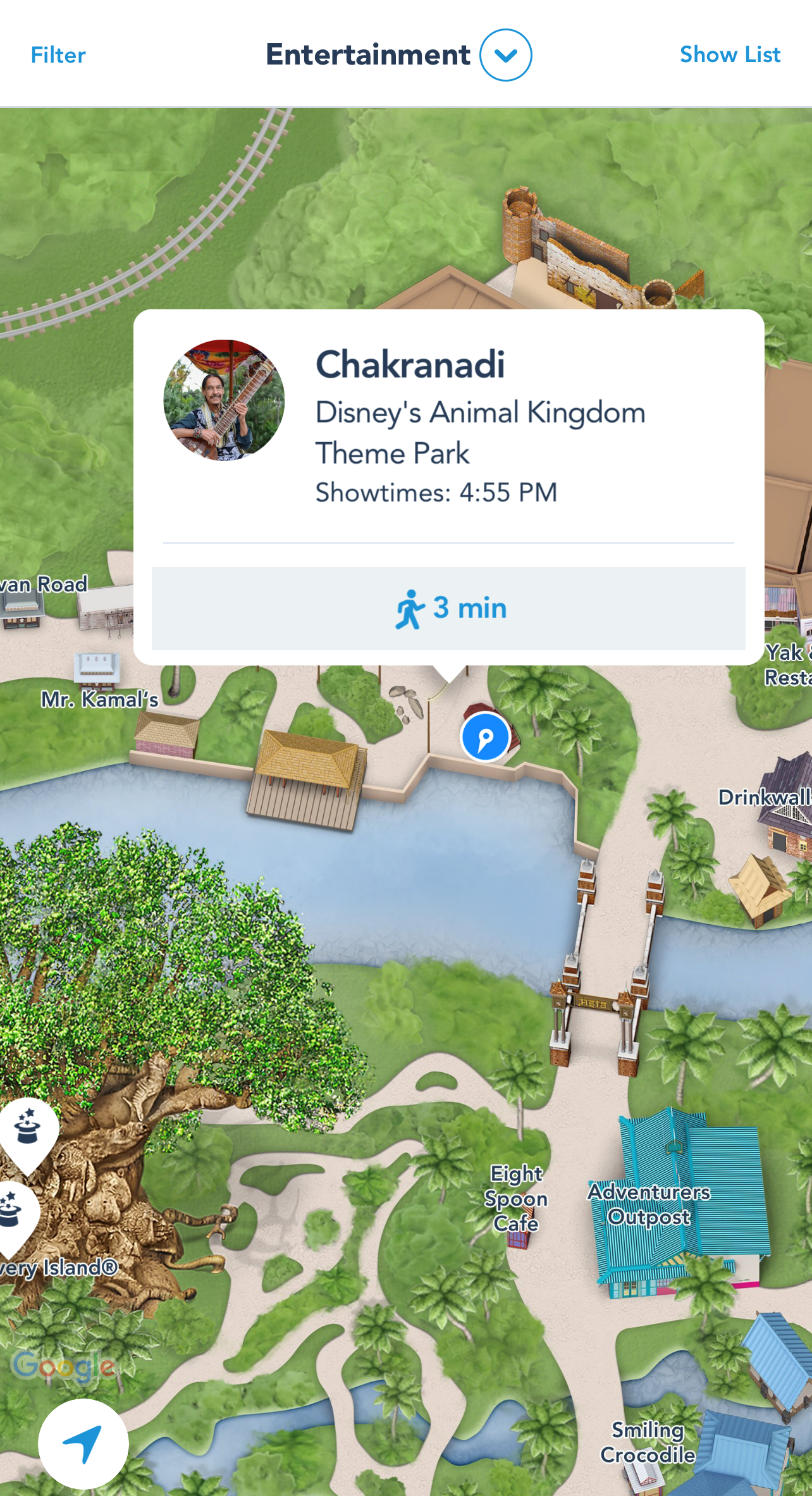Screen dimensions: 812x1496
Task: Expand the Entertainment category dropdown
Action: 505,55
